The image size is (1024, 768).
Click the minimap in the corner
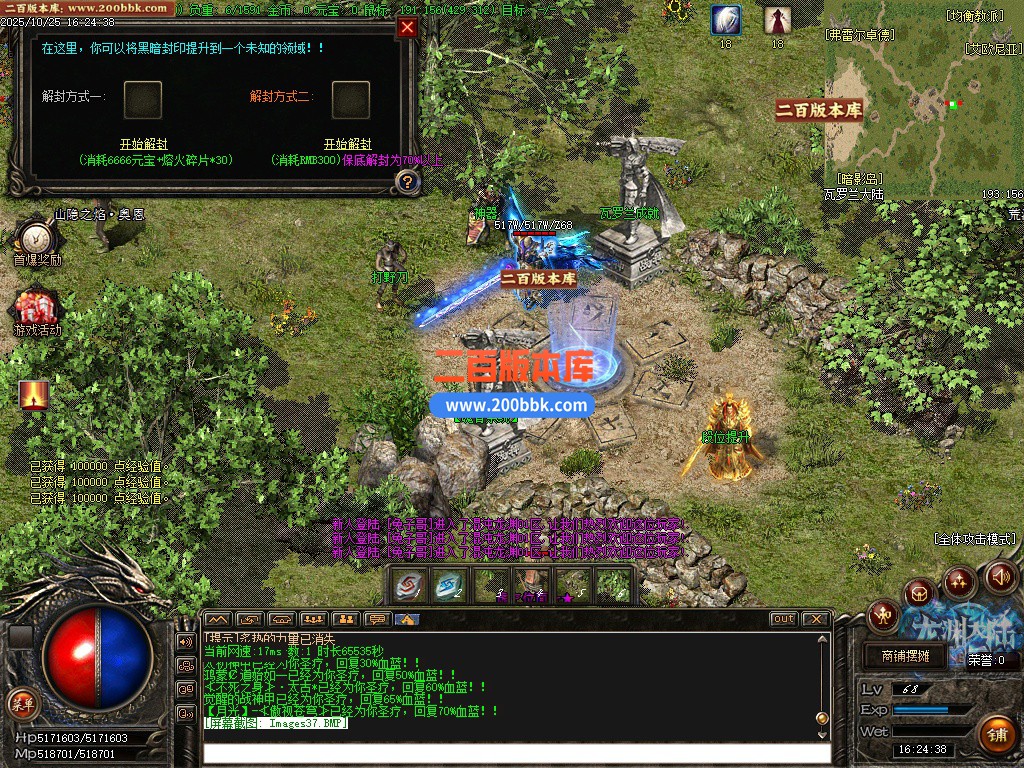[922, 110]
